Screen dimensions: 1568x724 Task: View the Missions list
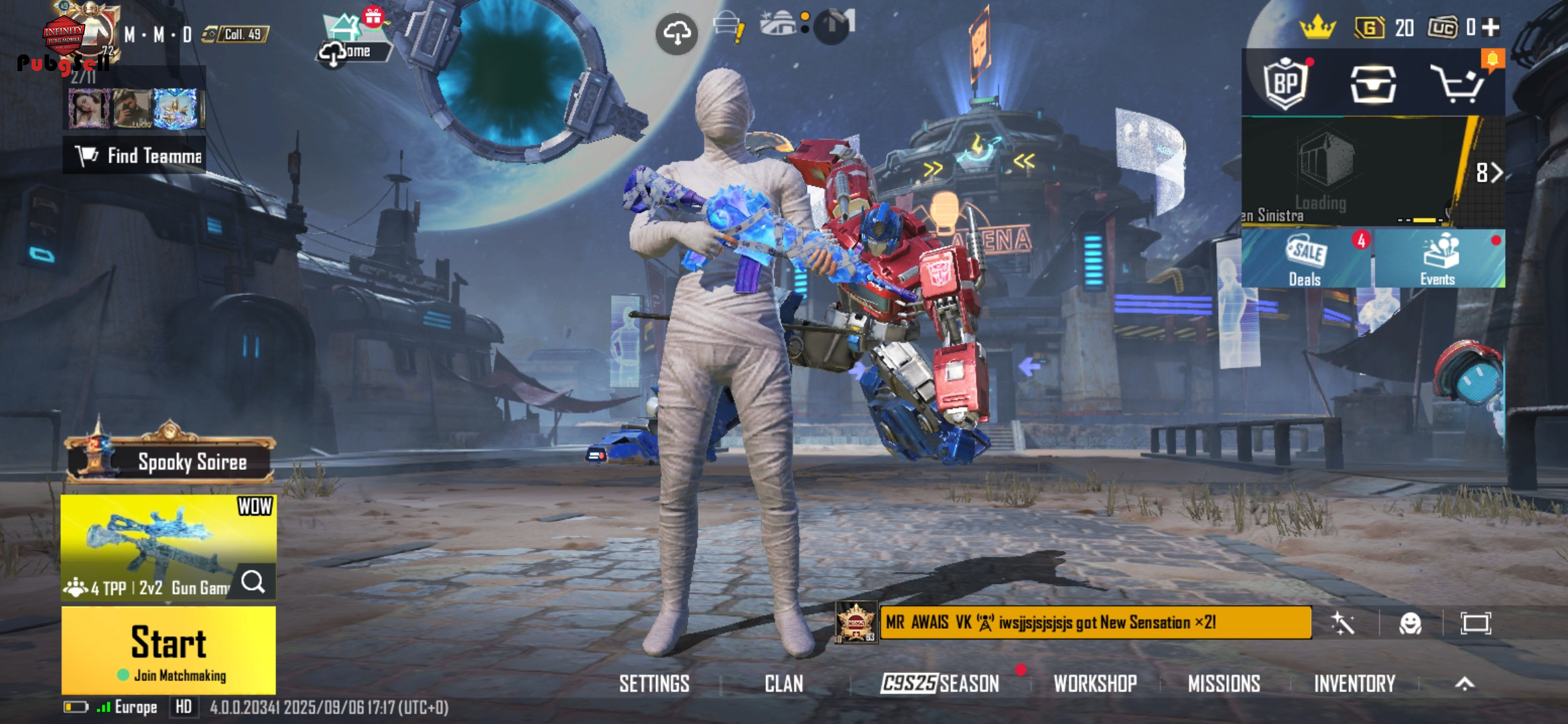click(1224, 684)
